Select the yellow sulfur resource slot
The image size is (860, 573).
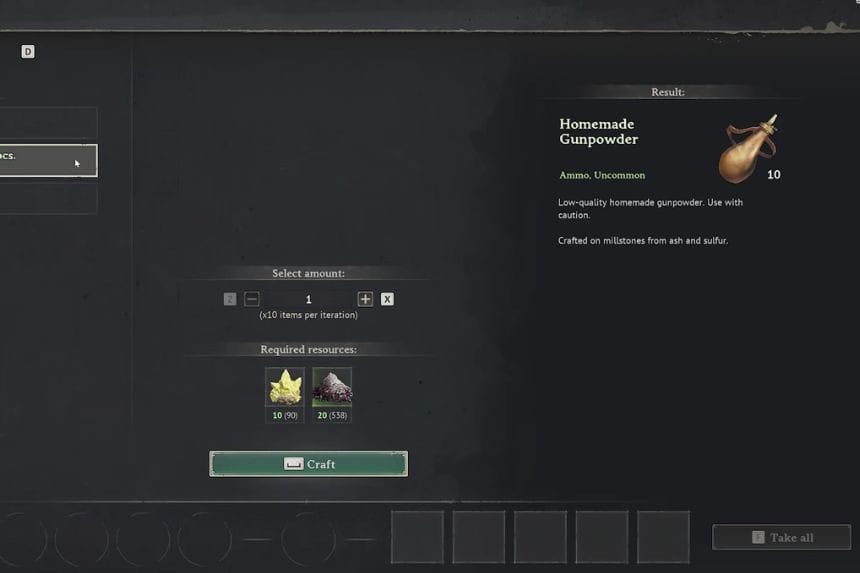click(285, 387)
